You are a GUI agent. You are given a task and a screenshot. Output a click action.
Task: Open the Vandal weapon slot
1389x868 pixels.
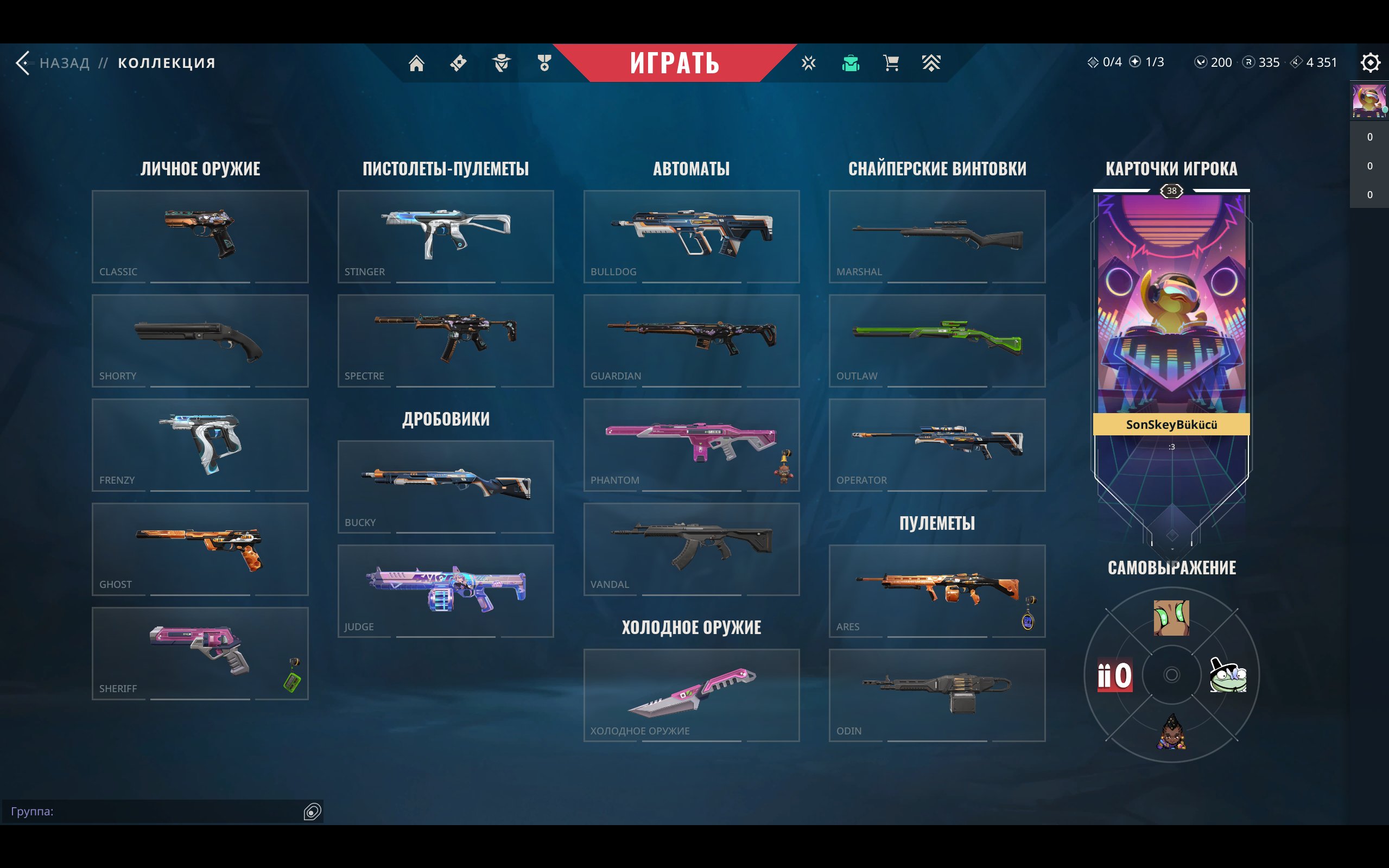tap(690, 548)
